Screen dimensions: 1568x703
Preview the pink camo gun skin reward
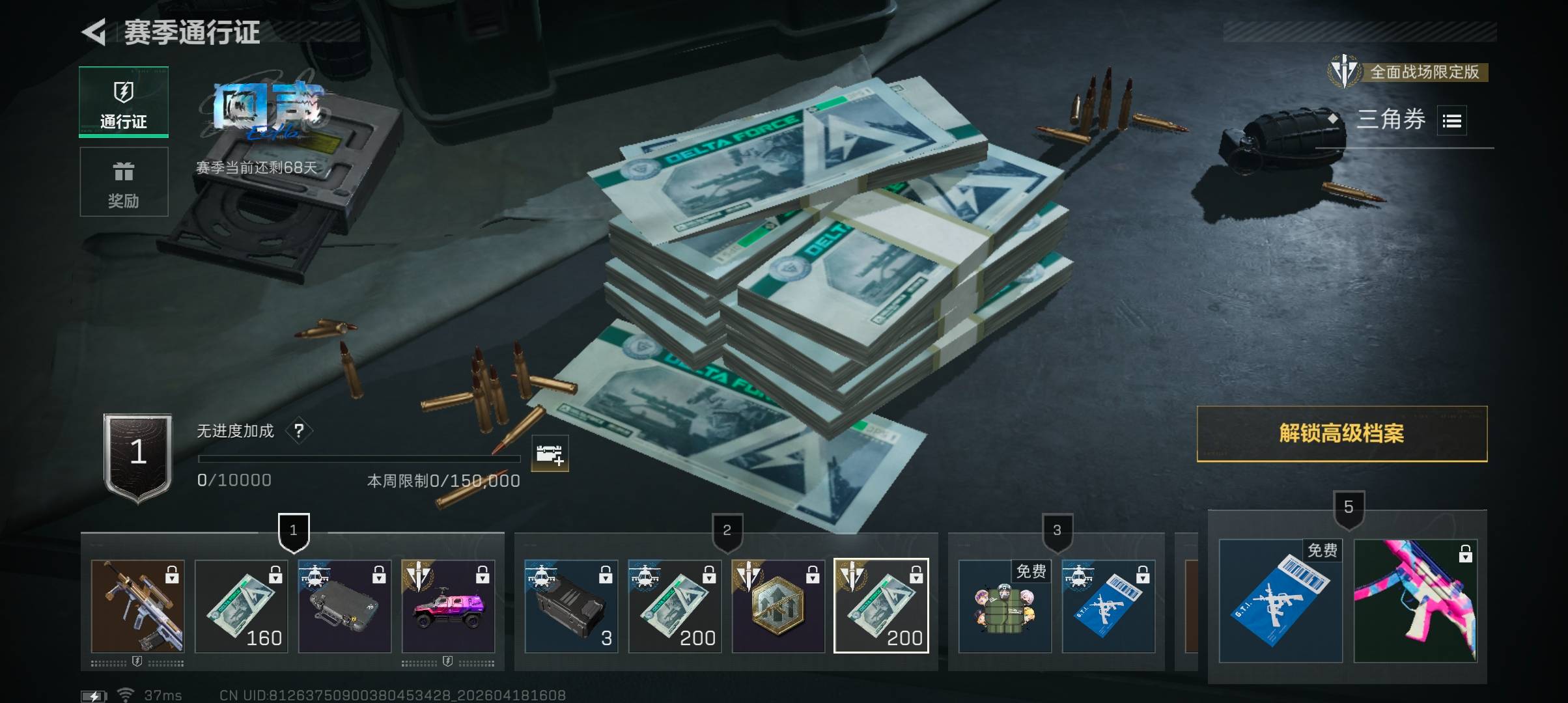click(1416, 601)
